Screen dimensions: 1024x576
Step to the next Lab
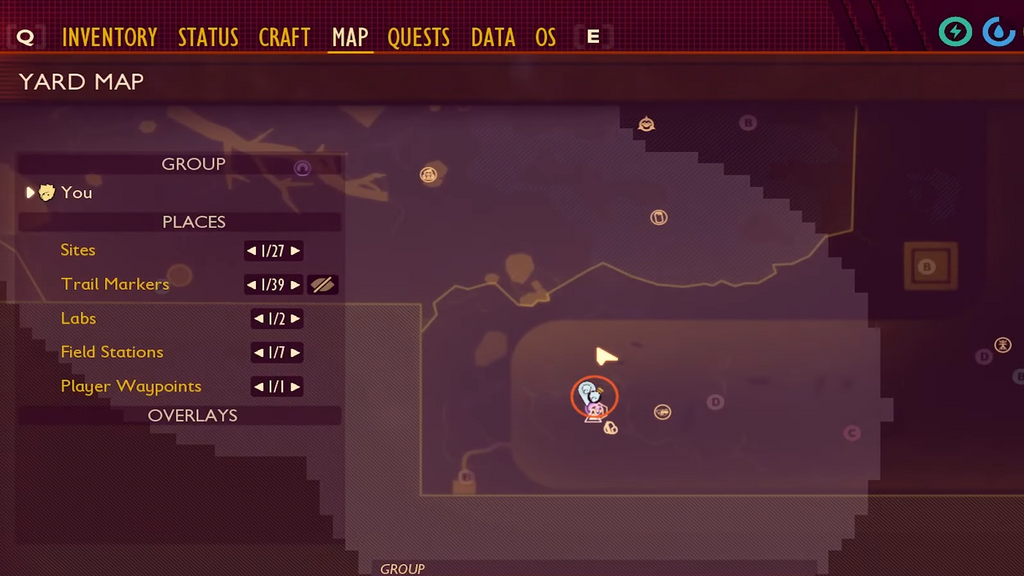(296, 319)
